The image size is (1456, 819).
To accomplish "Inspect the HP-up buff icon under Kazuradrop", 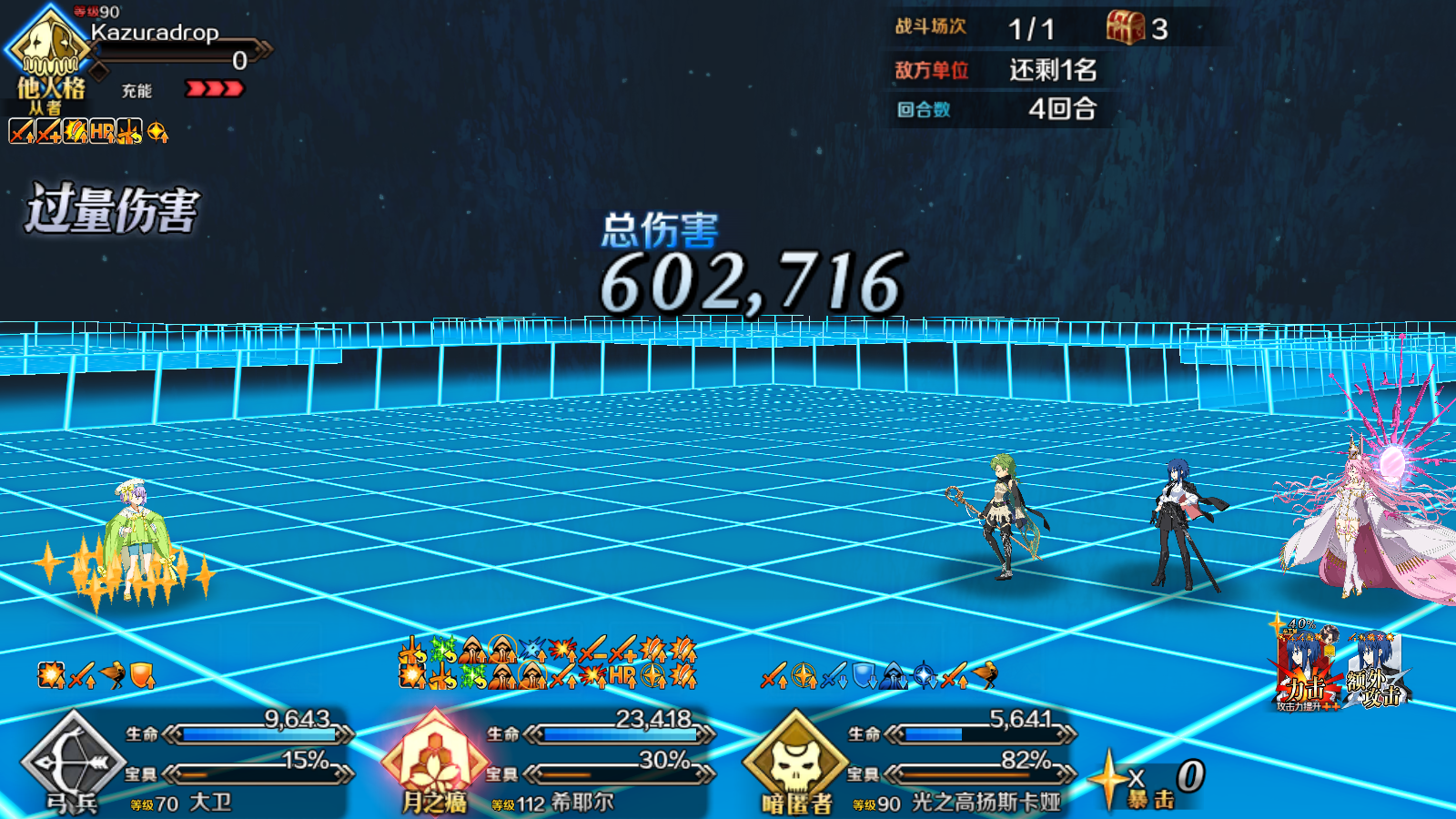I will point(102,133).
